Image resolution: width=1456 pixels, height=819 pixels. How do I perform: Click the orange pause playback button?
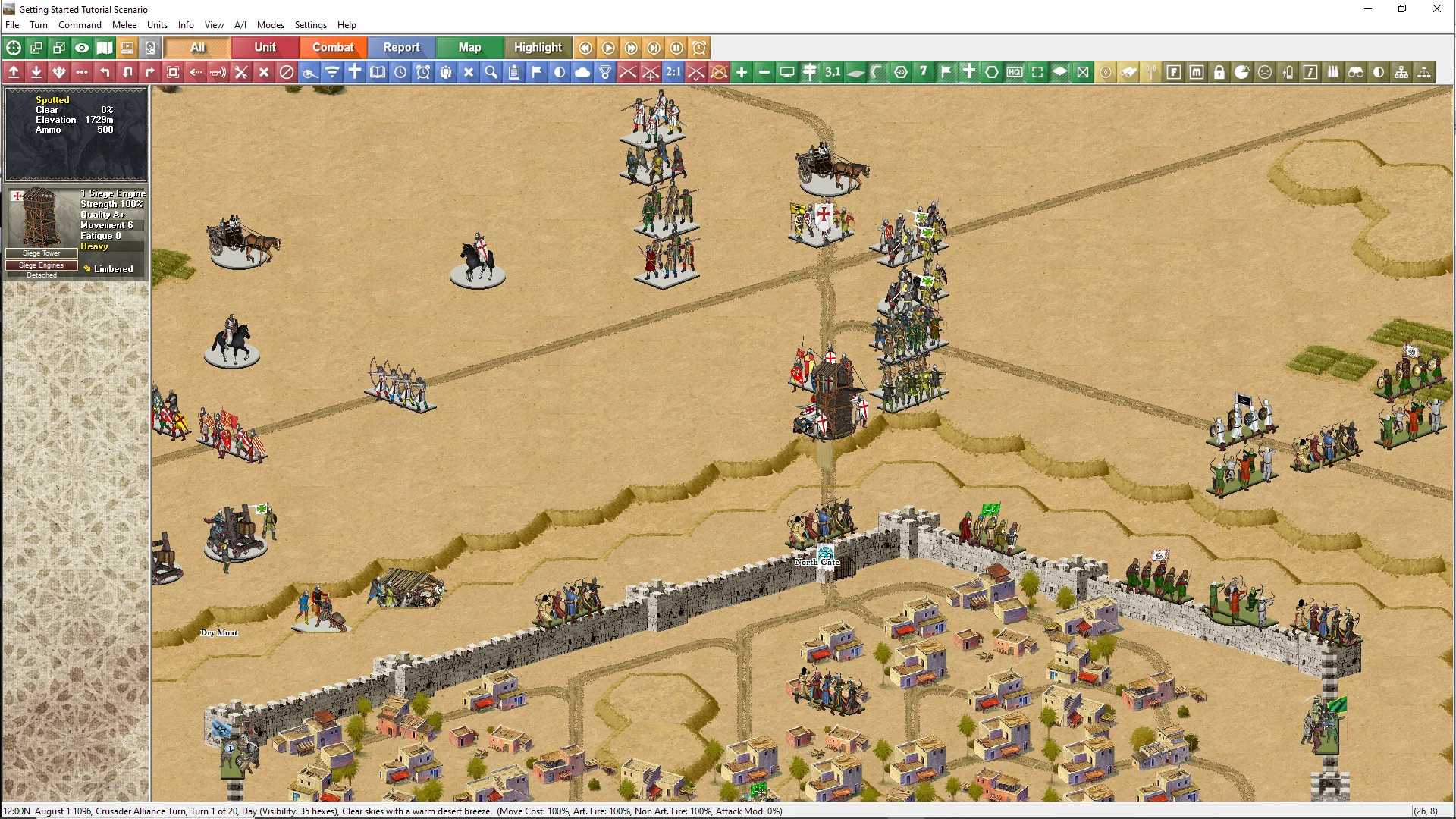point(676,48)
